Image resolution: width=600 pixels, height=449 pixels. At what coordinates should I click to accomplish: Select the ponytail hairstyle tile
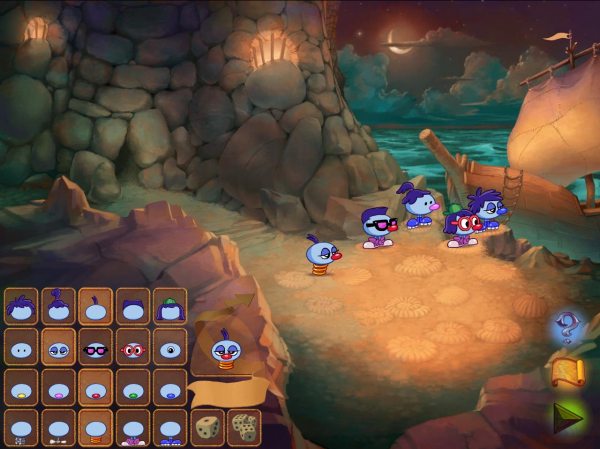pos(58,306)
